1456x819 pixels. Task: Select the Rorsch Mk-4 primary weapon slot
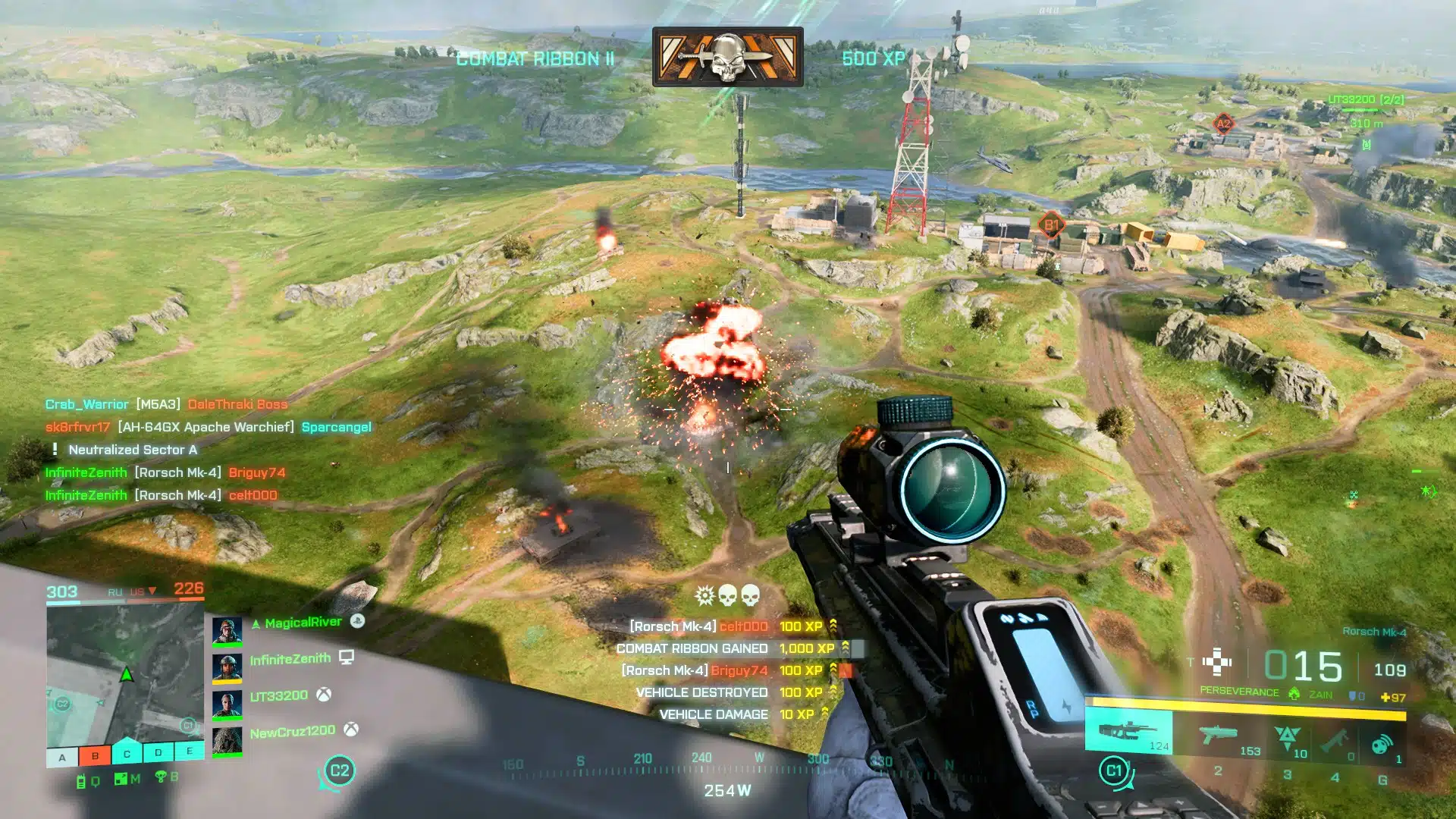pos(1128,733)
